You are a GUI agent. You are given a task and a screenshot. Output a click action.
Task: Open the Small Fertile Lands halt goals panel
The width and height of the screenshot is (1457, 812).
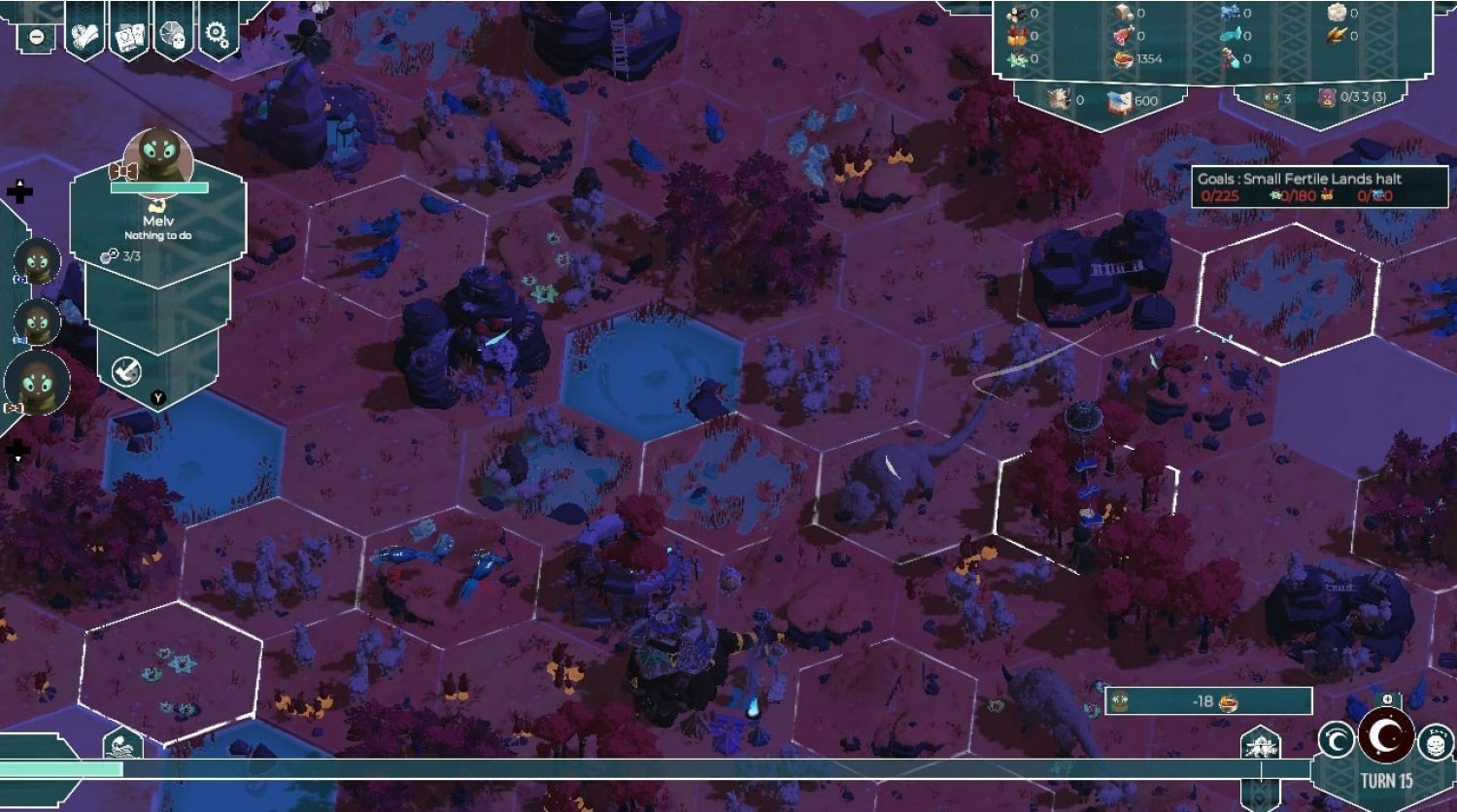1319,186
